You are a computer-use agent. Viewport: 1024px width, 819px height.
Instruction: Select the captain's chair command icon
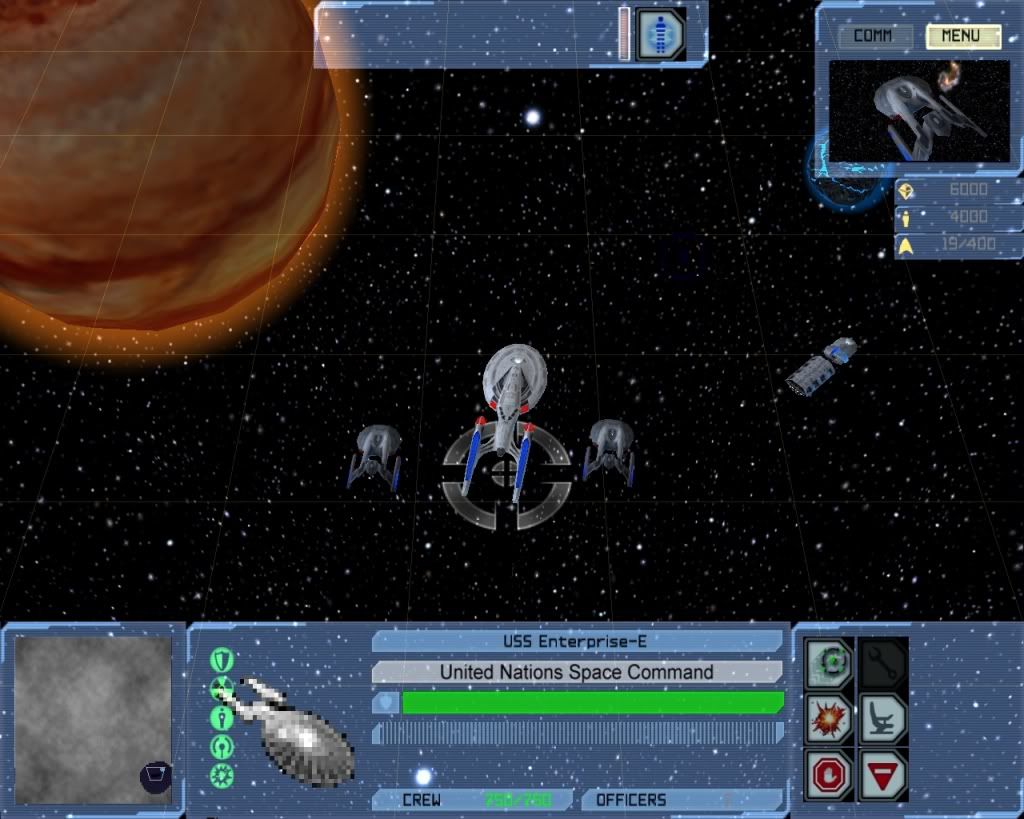point(884,718)
